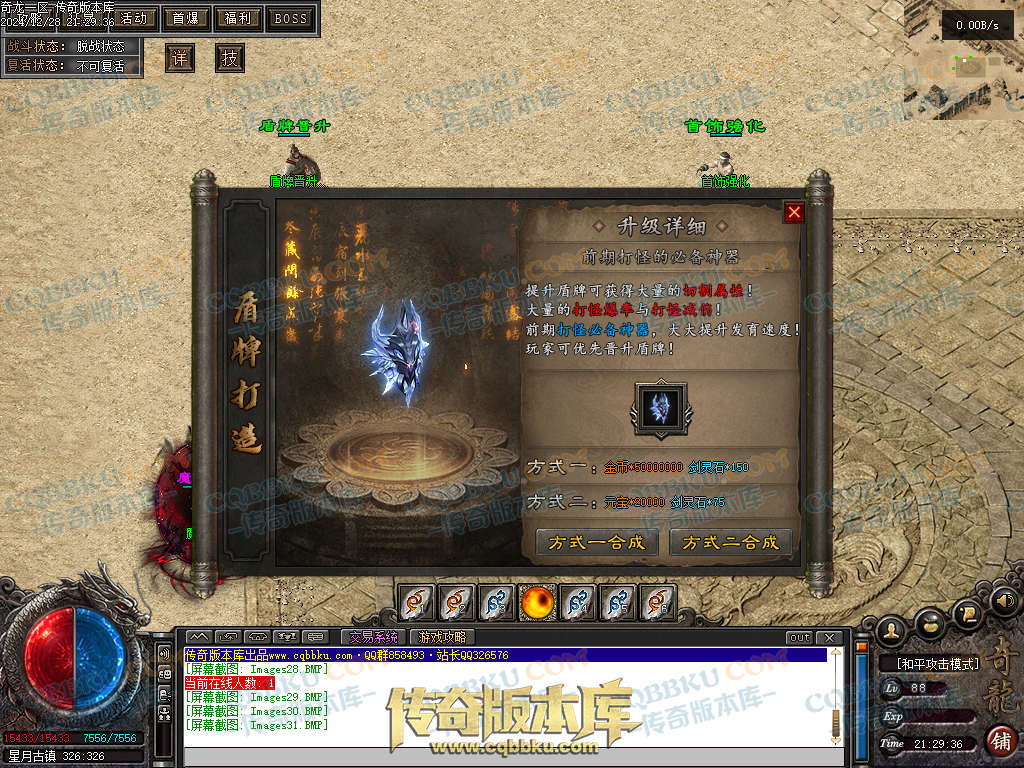Close the shield forging dialog

[x=794, y=212]
